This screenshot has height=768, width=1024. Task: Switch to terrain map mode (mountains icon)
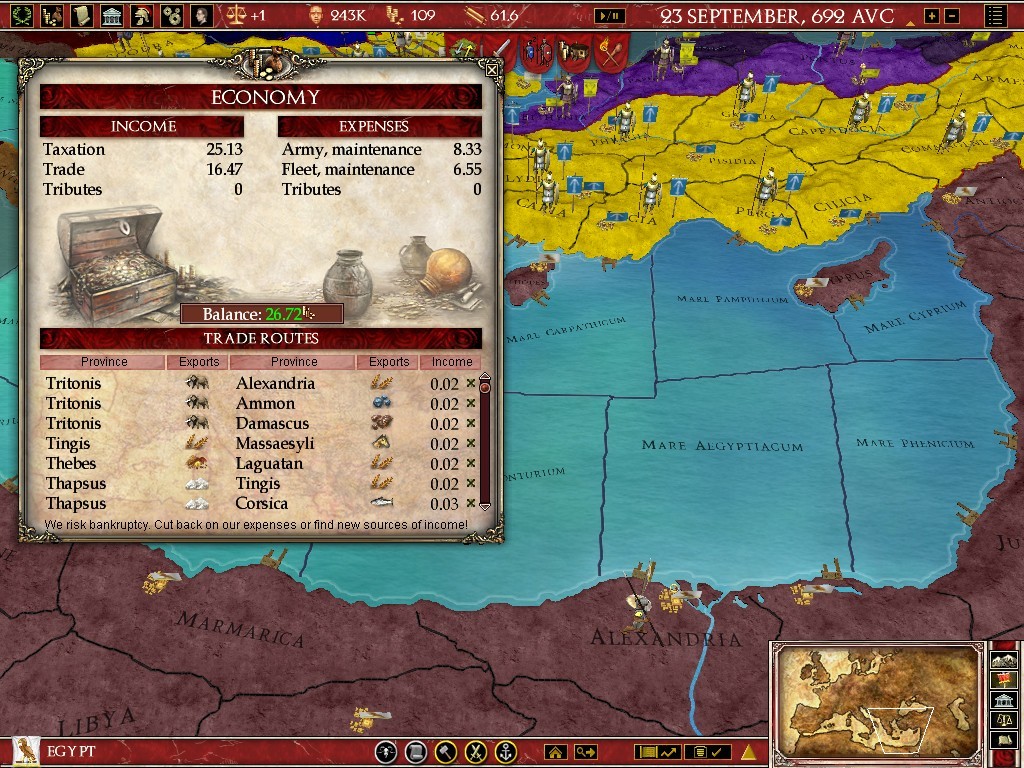tap(1002, 660)
